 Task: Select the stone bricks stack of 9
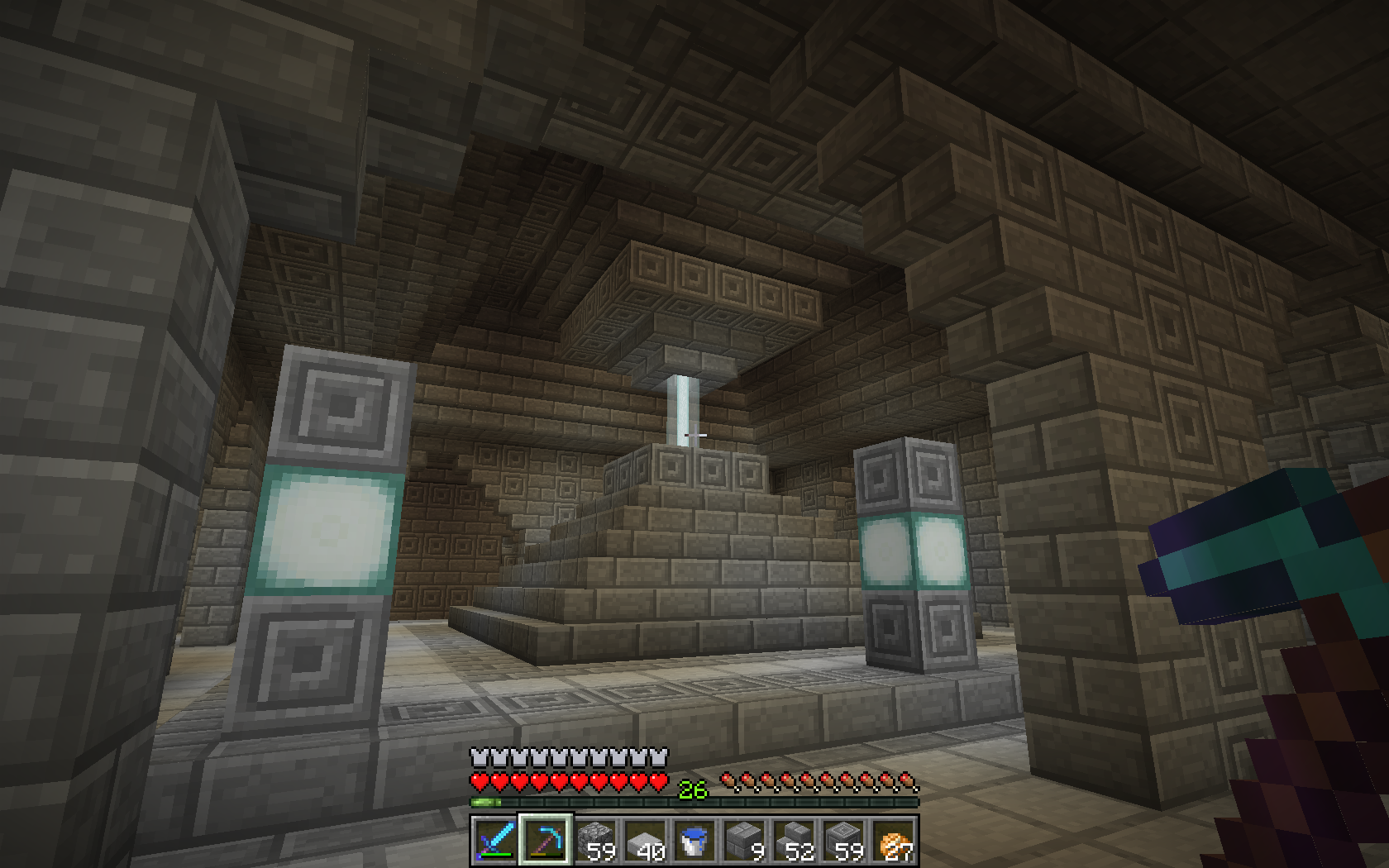pos(744,841)
